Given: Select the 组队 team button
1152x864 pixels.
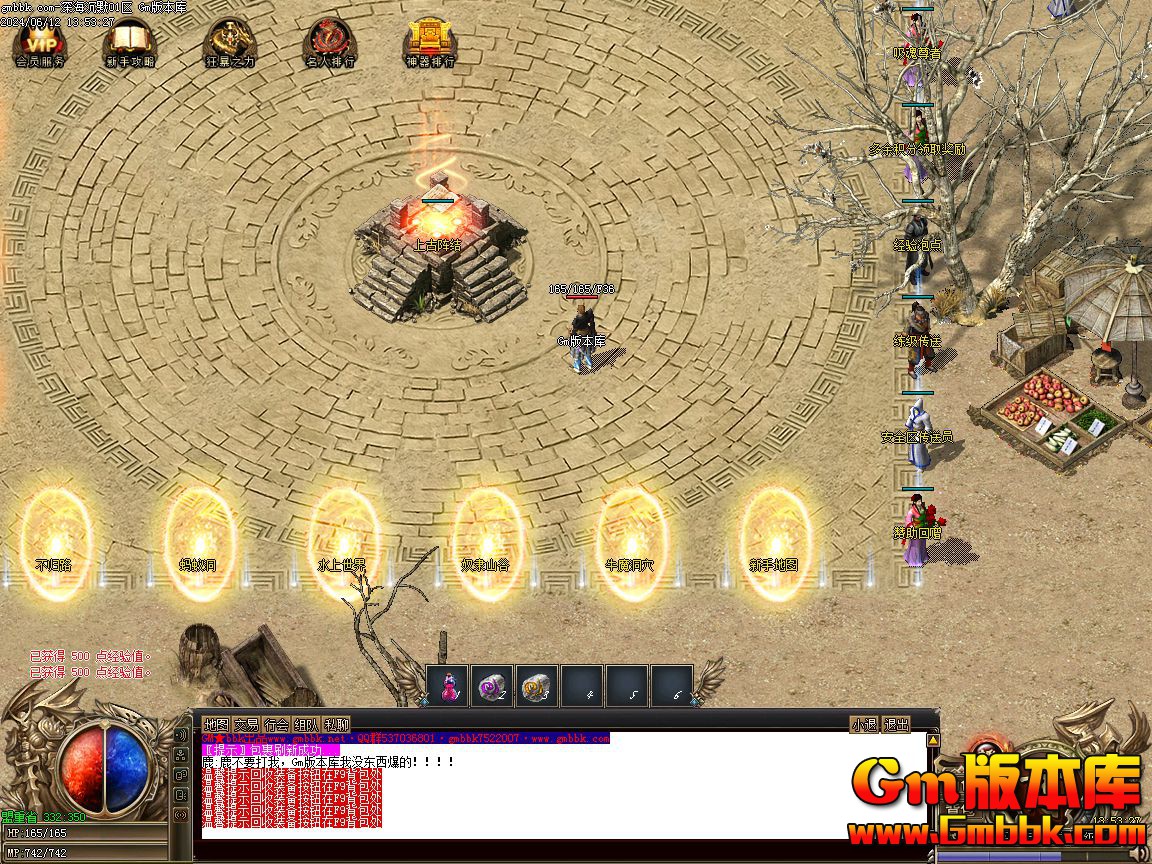Looking at the screenshot, I should [x=306, y=725].
